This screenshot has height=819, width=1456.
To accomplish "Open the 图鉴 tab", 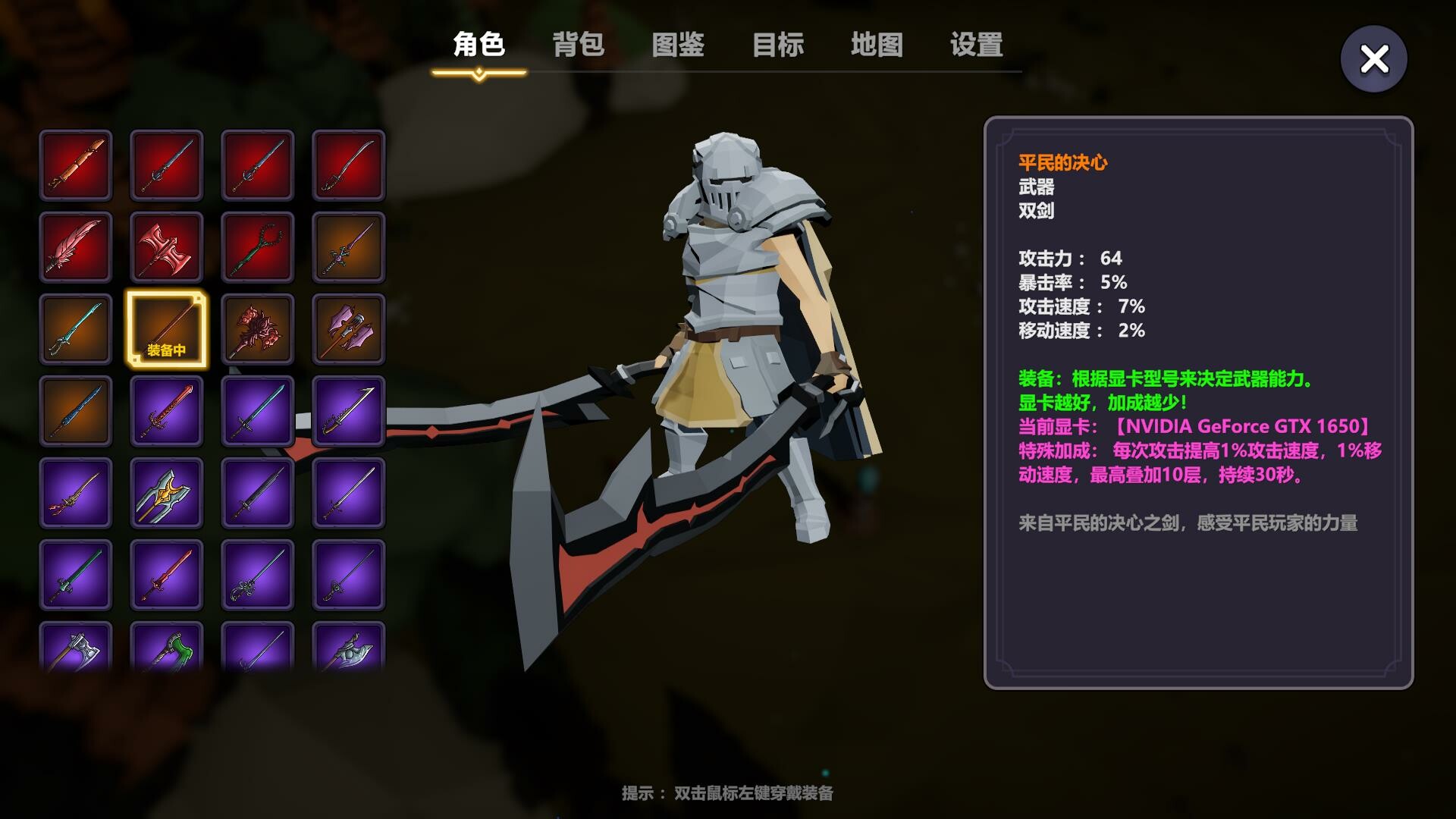I will [x=677, y=45].
